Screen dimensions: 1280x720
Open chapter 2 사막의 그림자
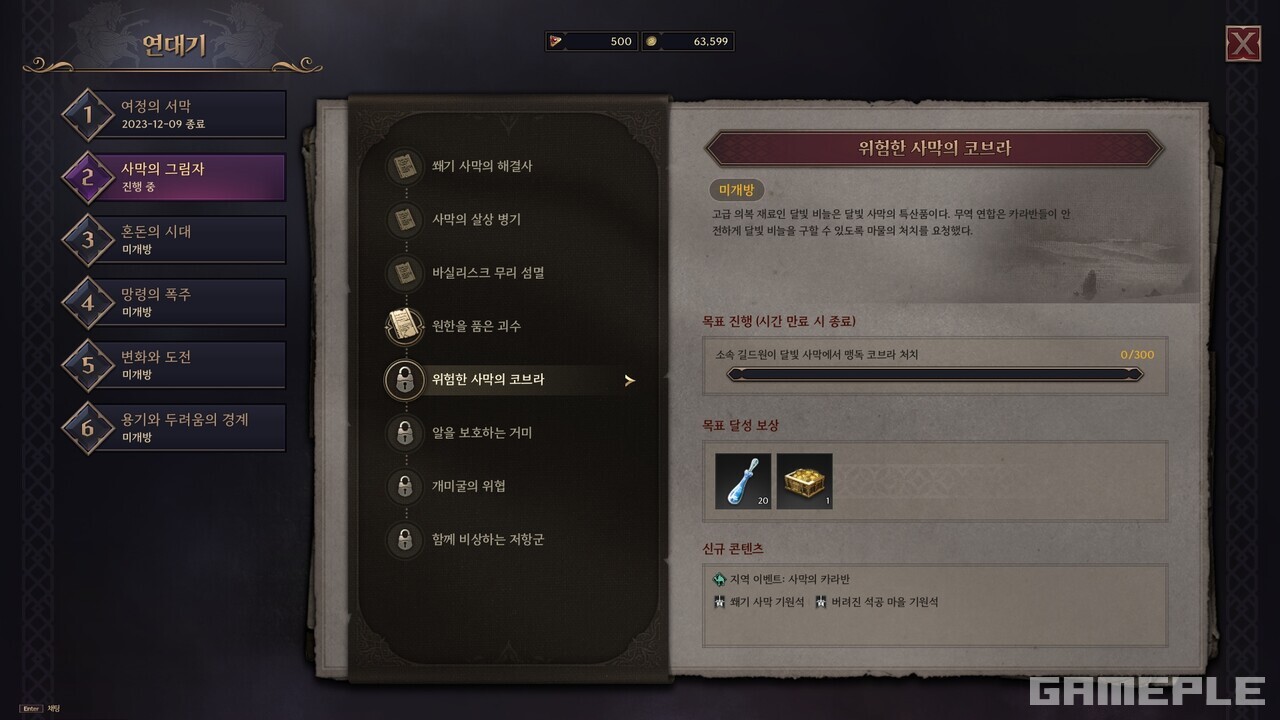(174, 177)
